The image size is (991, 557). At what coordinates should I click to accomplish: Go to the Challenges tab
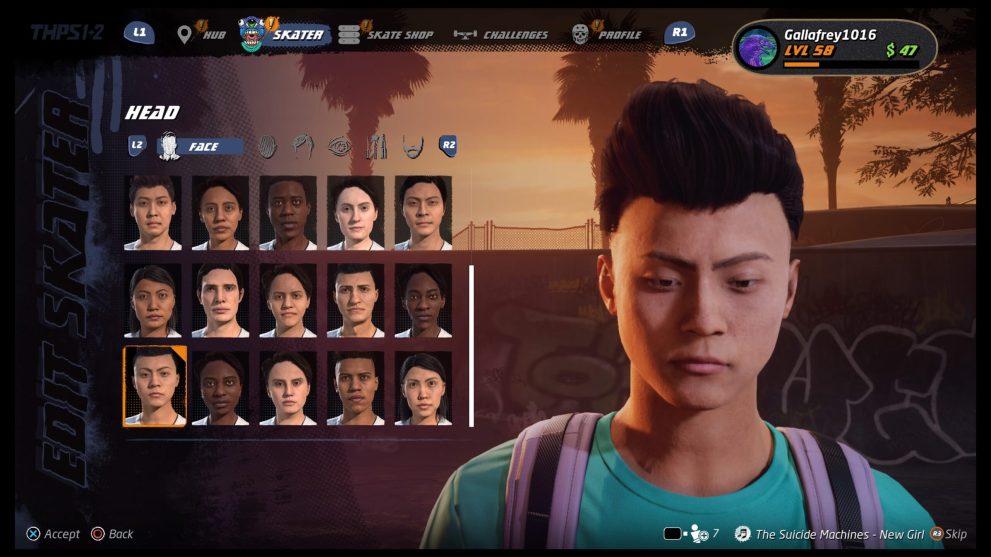pos(502,34)
